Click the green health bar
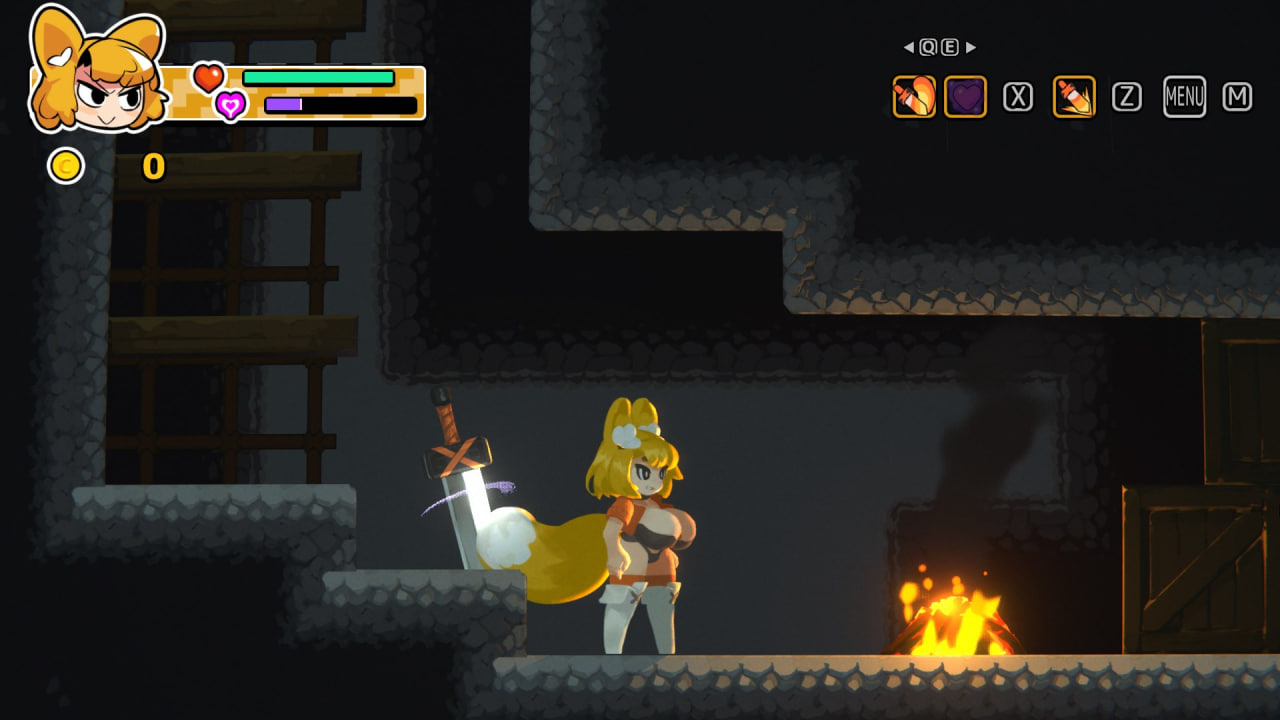 point(320,75)
